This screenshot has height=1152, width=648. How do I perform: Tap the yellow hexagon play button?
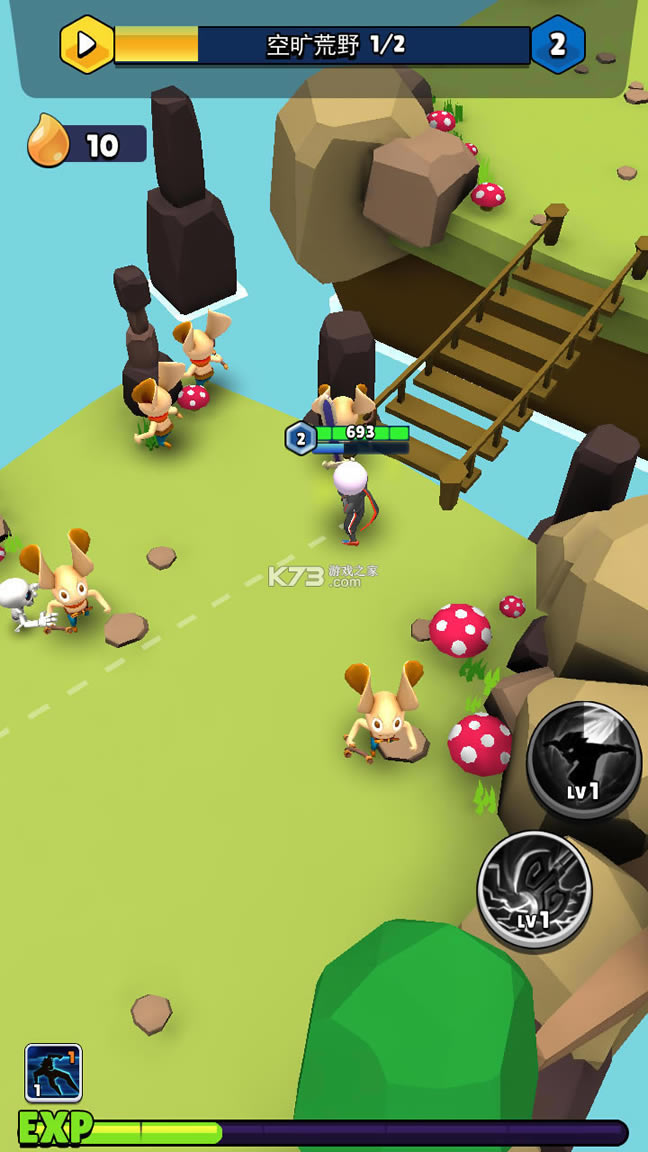[87, 45]
